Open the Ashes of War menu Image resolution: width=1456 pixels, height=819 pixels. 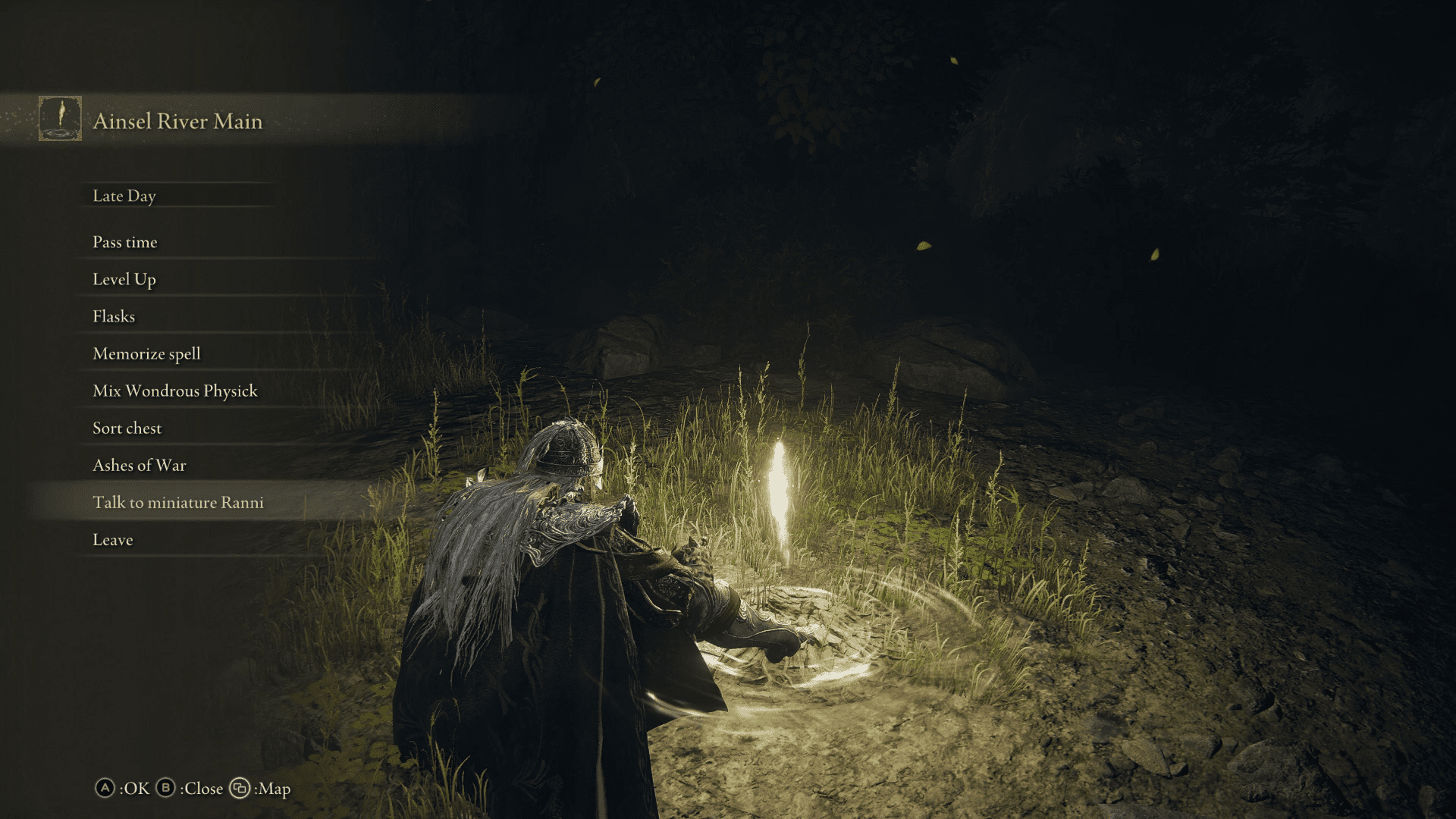point(139,465)
